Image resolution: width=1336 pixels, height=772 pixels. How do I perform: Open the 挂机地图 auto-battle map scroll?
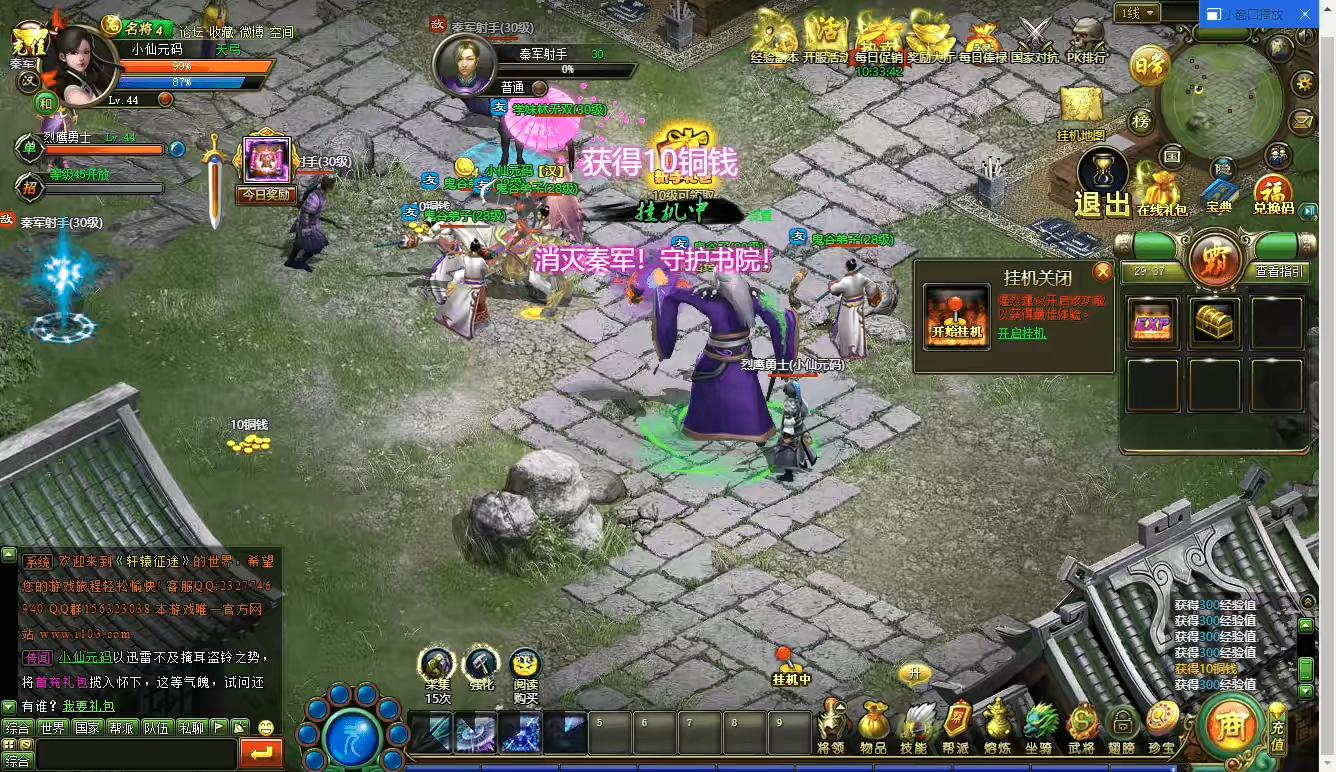tap(1080, 108)
